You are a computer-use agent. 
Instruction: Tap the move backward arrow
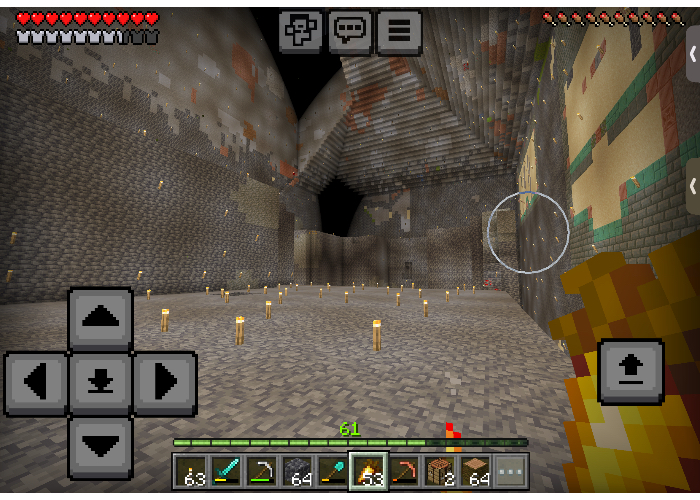[100, 446]
